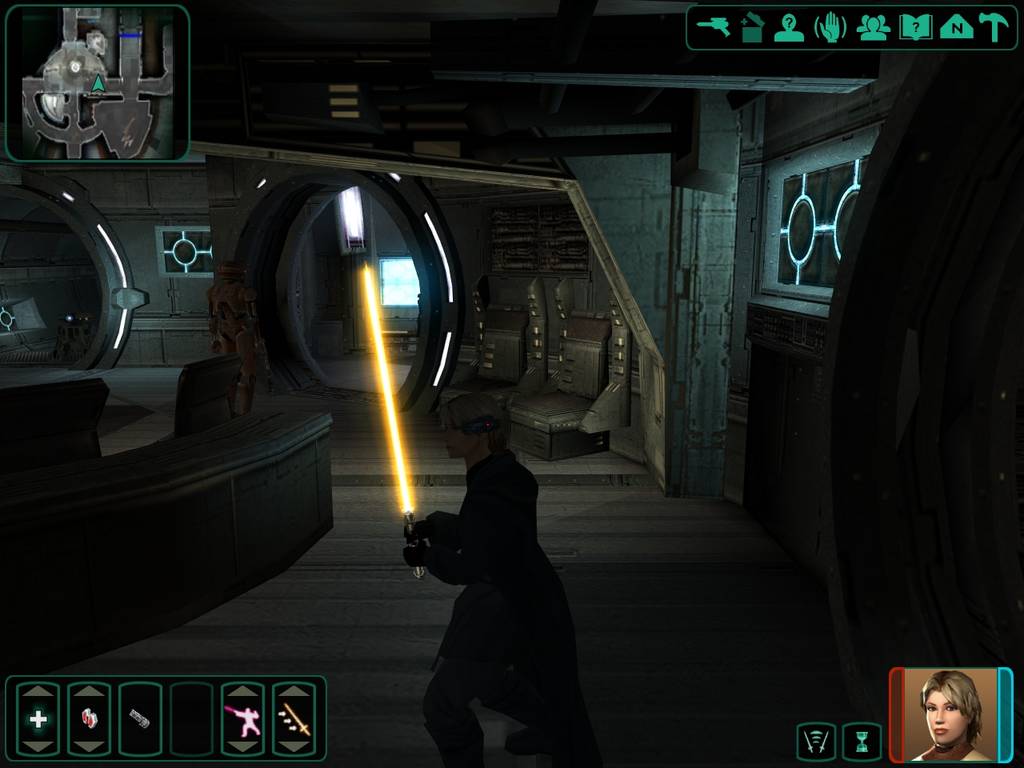
Task: Open the equipment screen via blaster icon
Action: click(714, 27)
